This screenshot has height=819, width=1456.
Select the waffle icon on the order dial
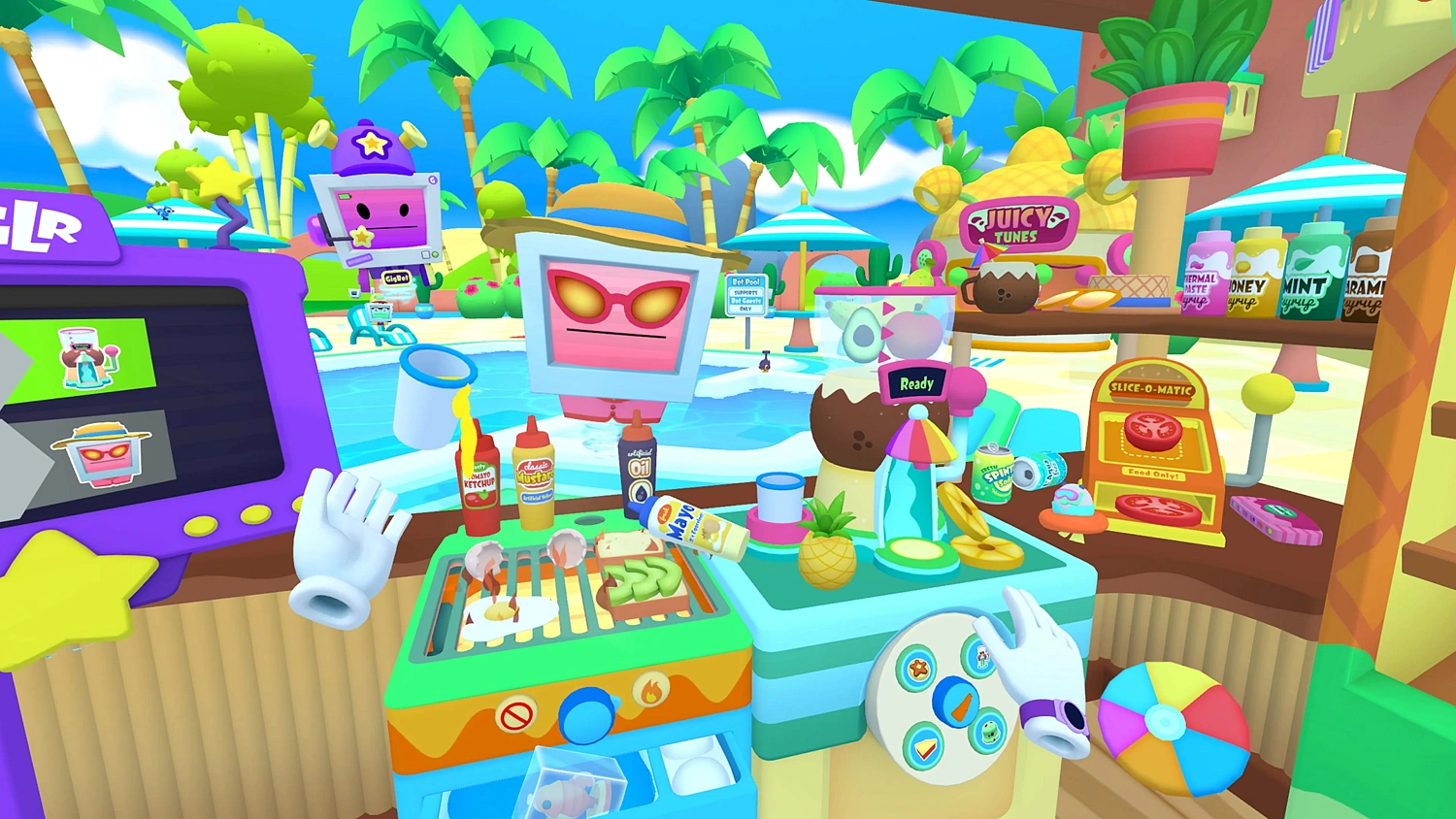[x=918, y=668]
